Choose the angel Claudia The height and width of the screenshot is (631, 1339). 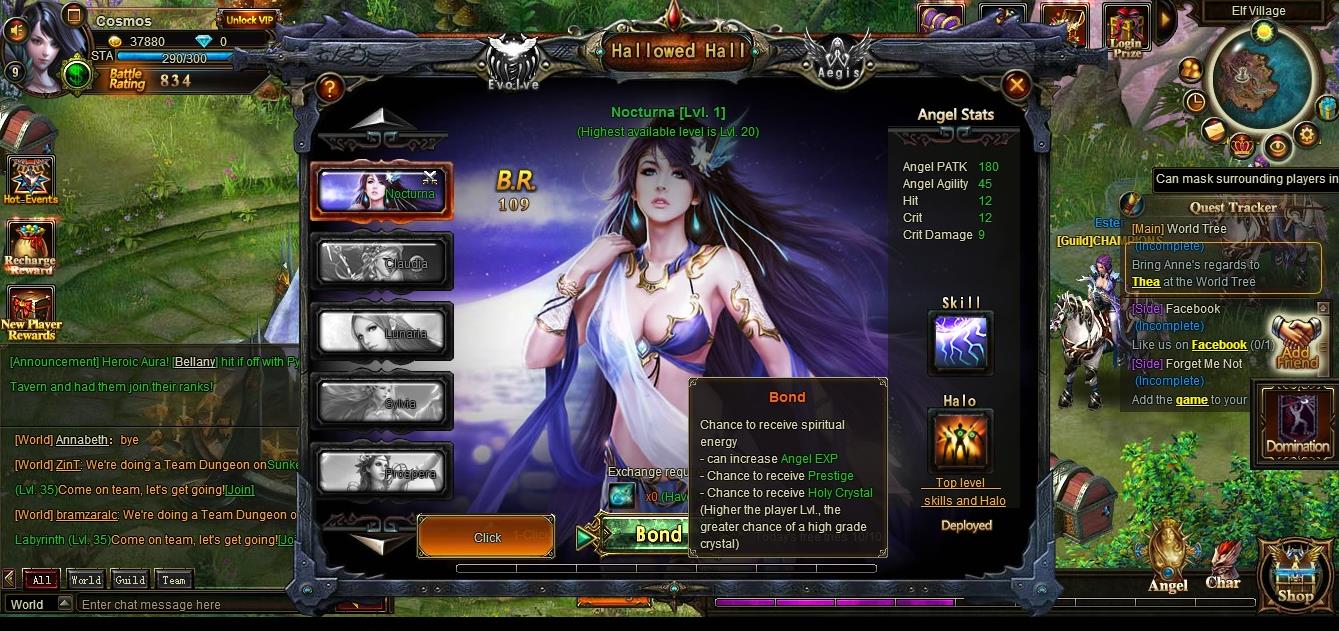(x=381, y=260)
